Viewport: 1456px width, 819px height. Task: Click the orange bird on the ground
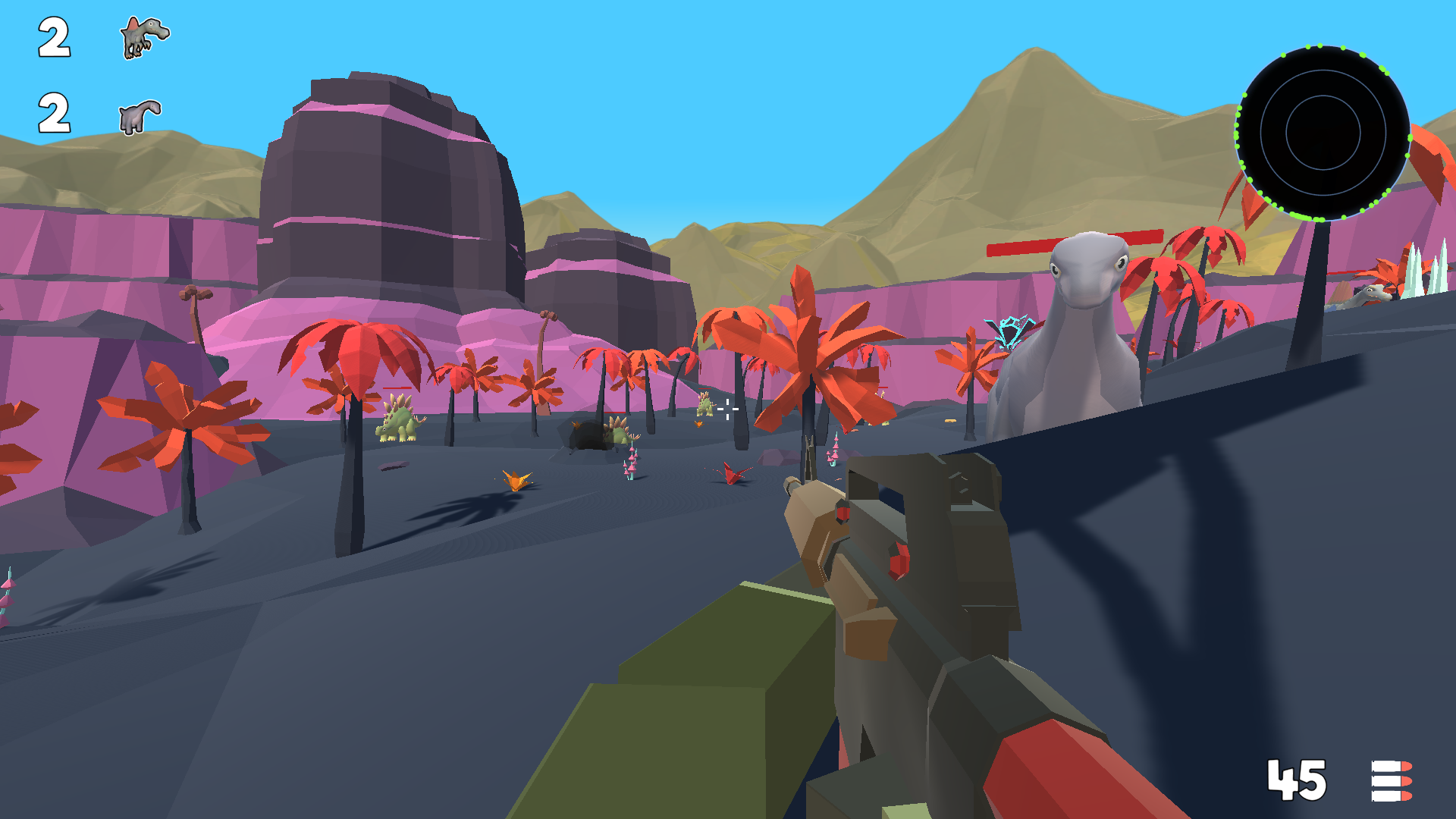click(x=516, y=479)
